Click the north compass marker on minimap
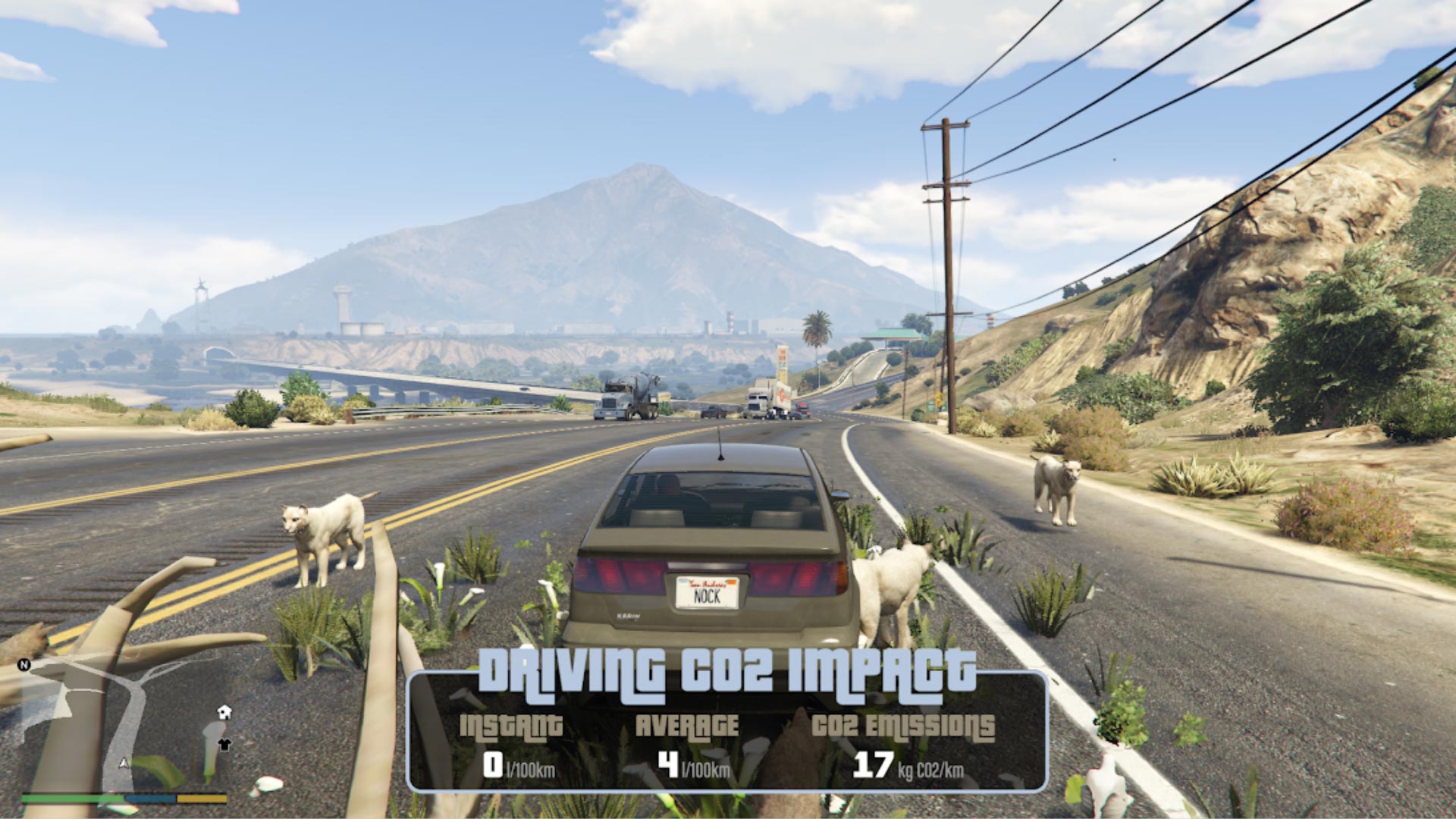Viewport: 1456px width, 819px height. pyautogui.click(x=24, y=665)
